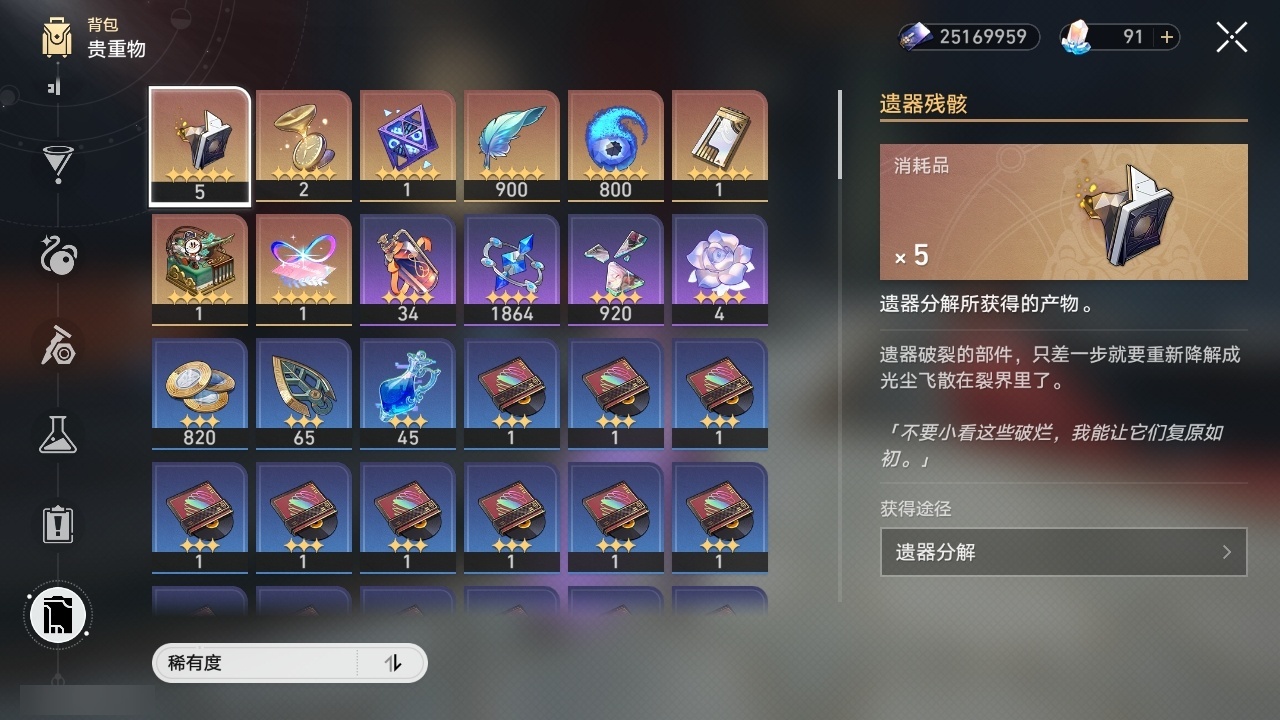The width and height of the screenshot is (1280, 720).
Task: Open the curled-hook sidebar category icon
Action: point(57,255)
